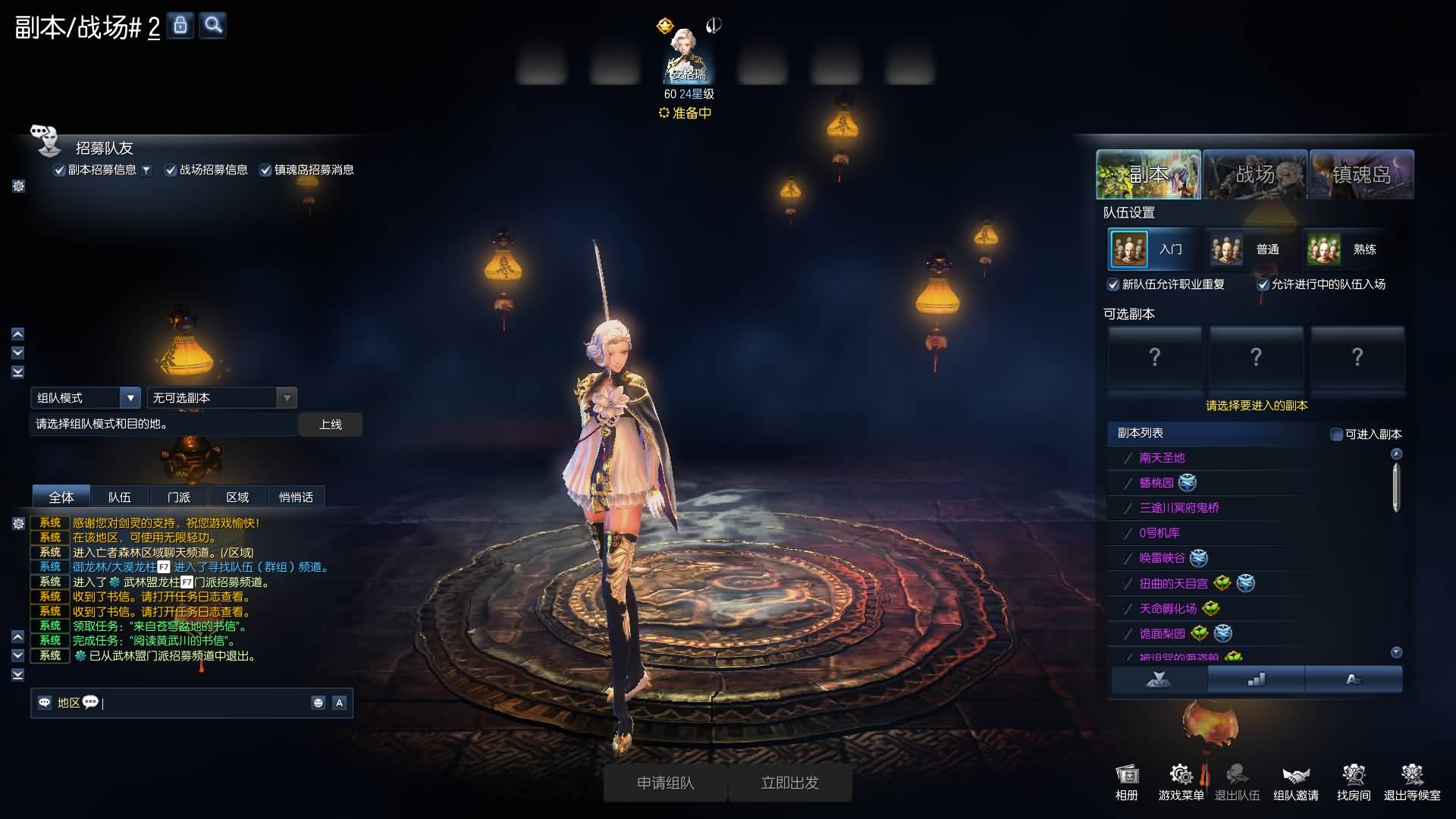Toggle 新队伍允许职业重复 checkbox
Image resolution: width=1456 pixels, height=819 pixels.
tap(1113, 285)
